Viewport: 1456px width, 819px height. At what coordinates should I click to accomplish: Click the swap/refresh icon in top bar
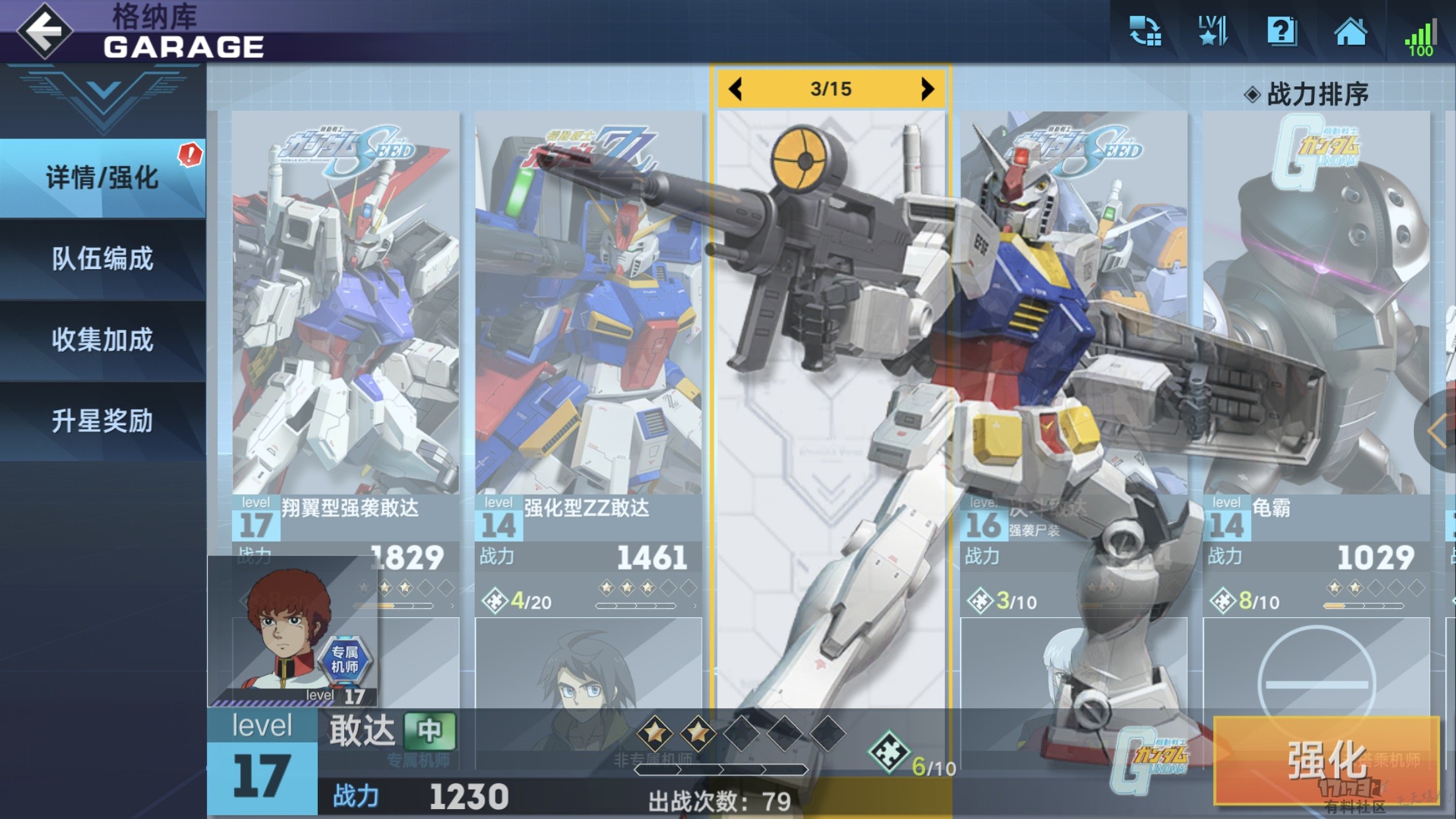(1145, 31)
